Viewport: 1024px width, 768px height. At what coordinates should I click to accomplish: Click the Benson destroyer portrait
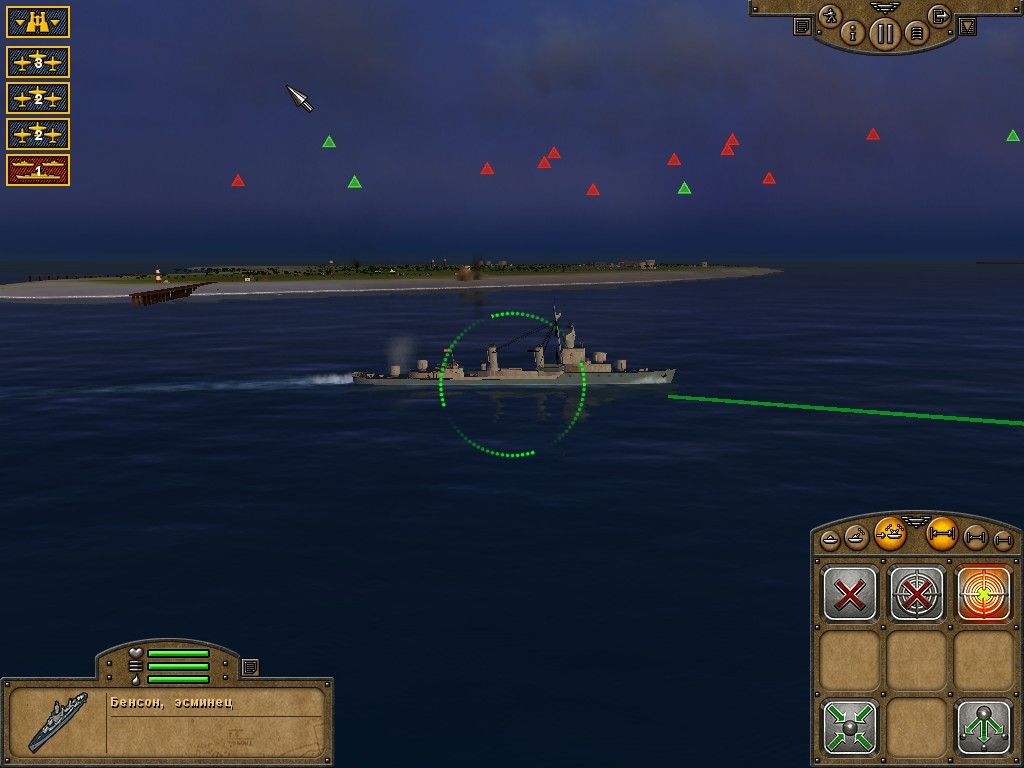[x=56, y=719]
